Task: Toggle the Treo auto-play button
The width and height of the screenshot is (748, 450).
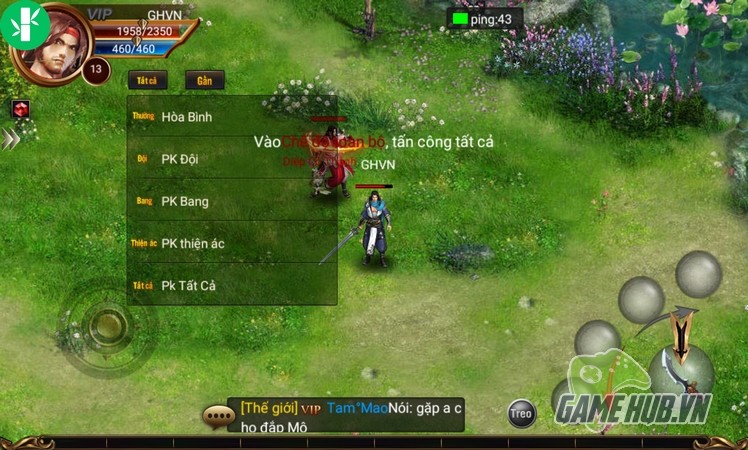Action: tap(521, 413)
